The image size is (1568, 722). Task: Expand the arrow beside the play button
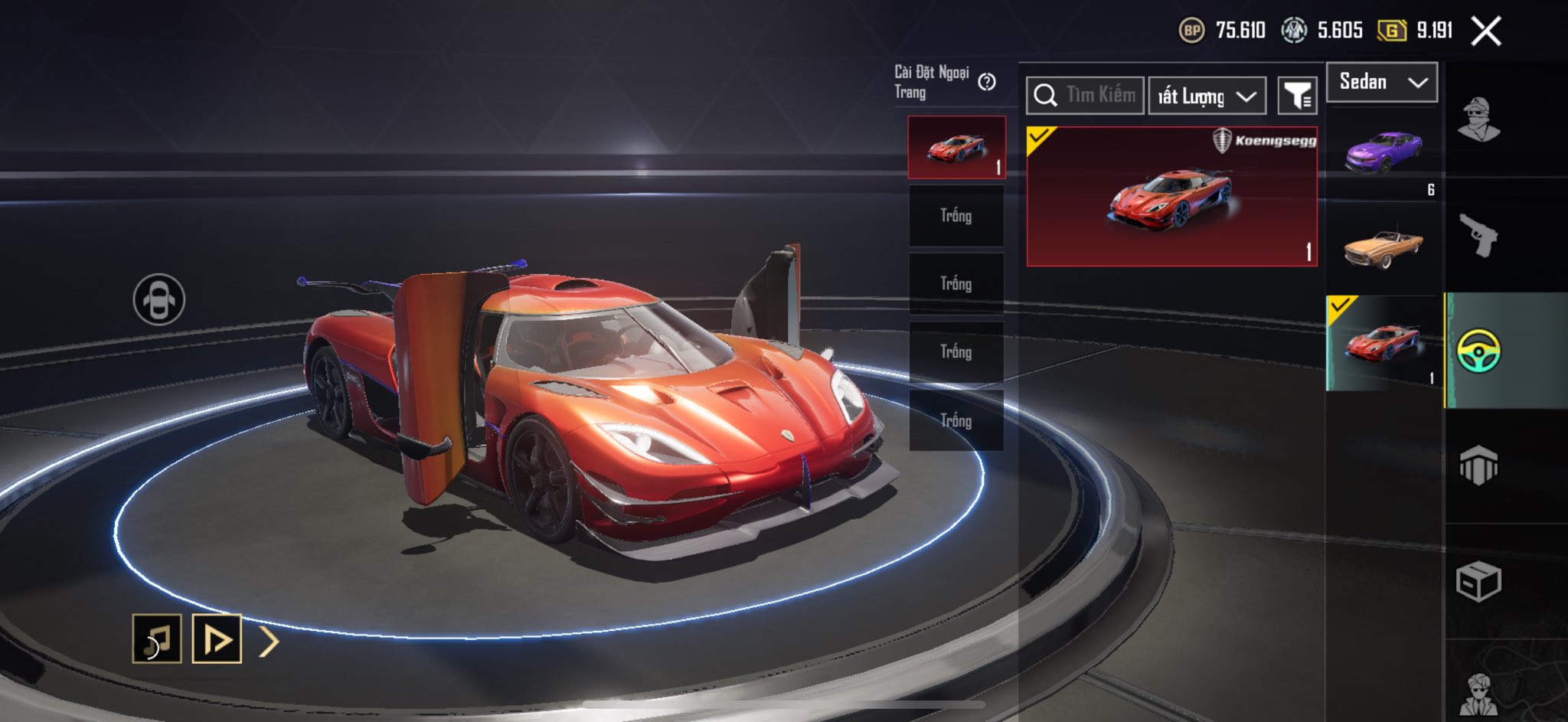point(269,642)
